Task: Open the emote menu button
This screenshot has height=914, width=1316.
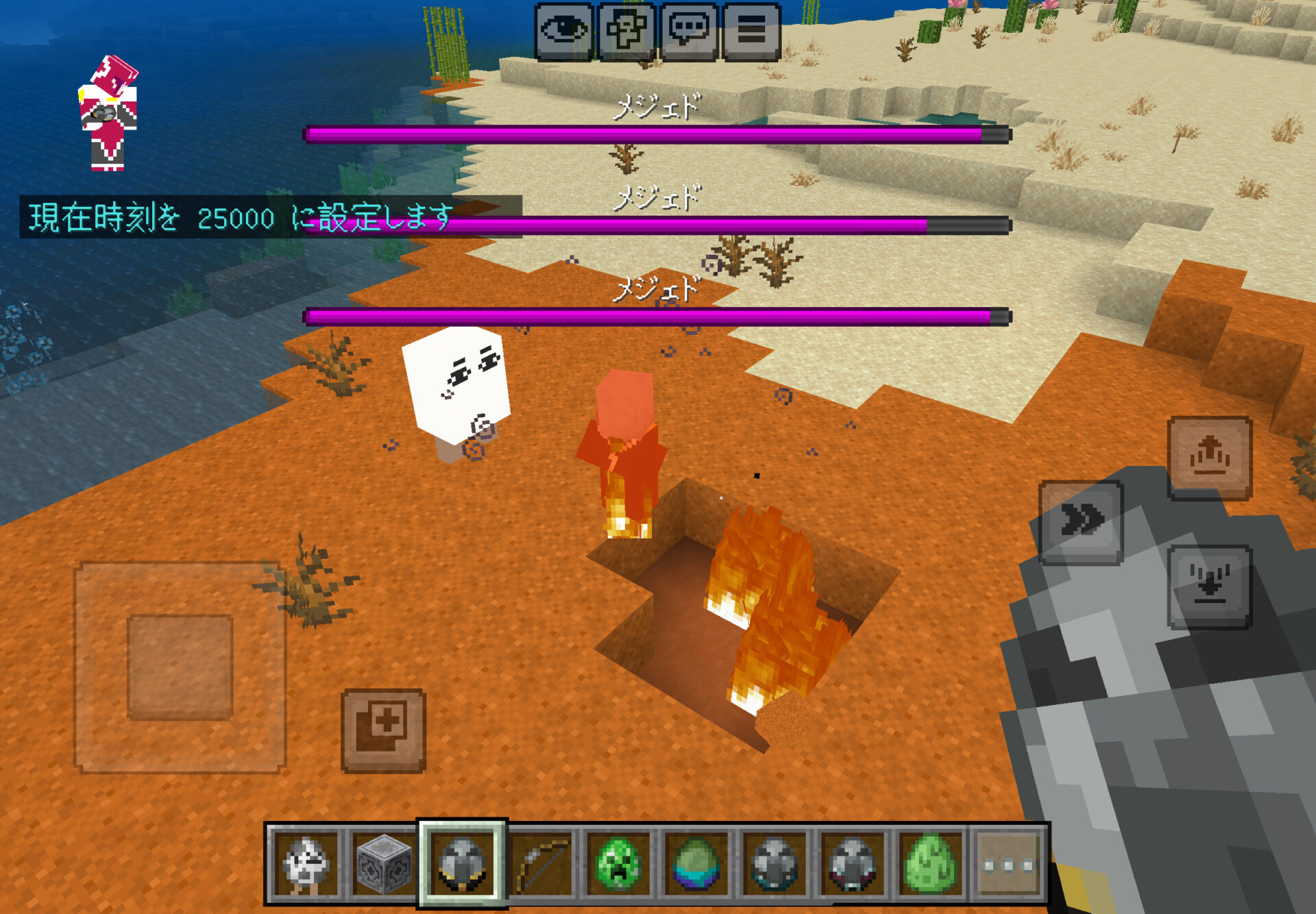Action: click(x=626, y=32)
